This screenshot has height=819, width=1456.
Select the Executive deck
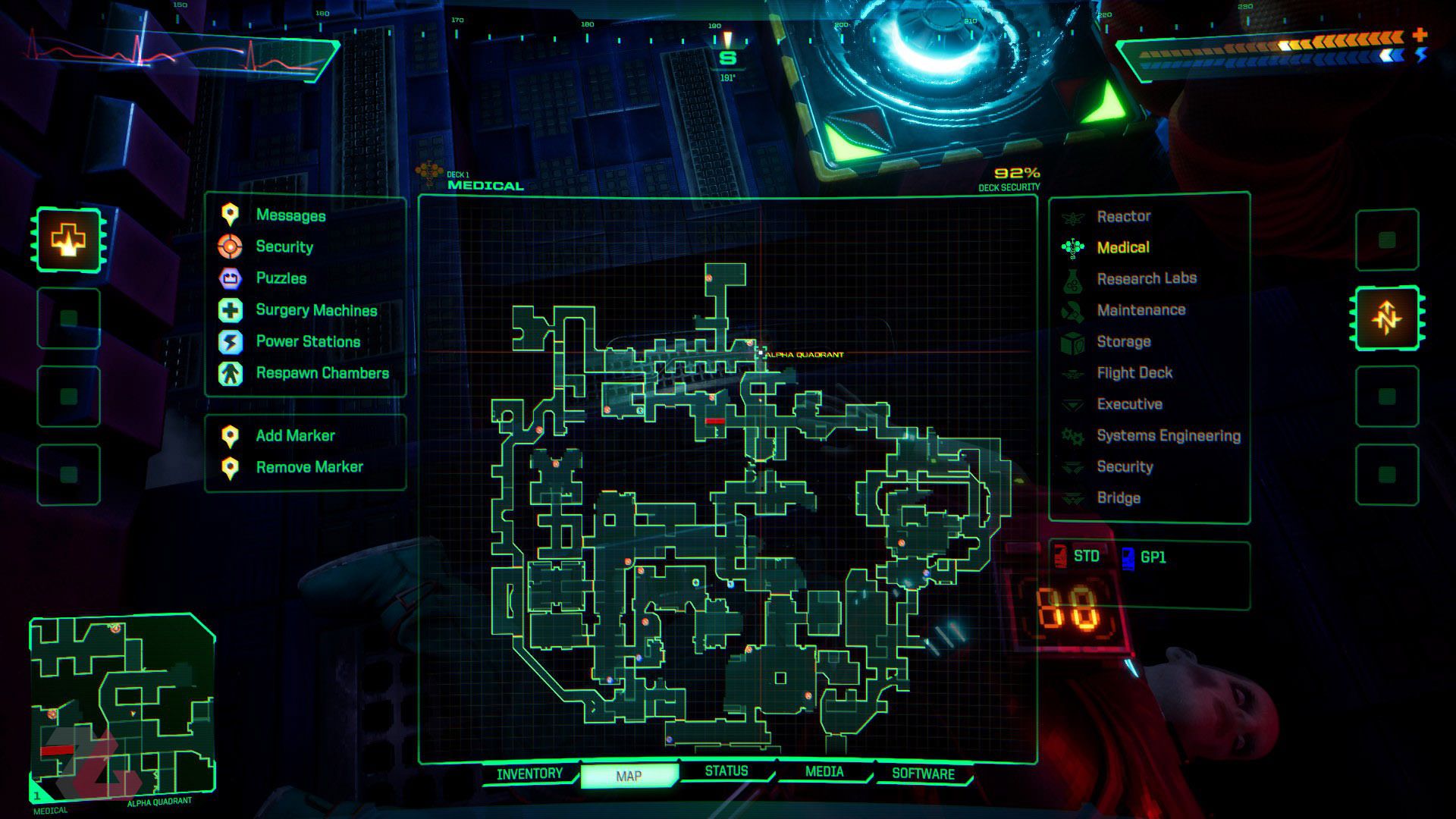click(1129, 404)
